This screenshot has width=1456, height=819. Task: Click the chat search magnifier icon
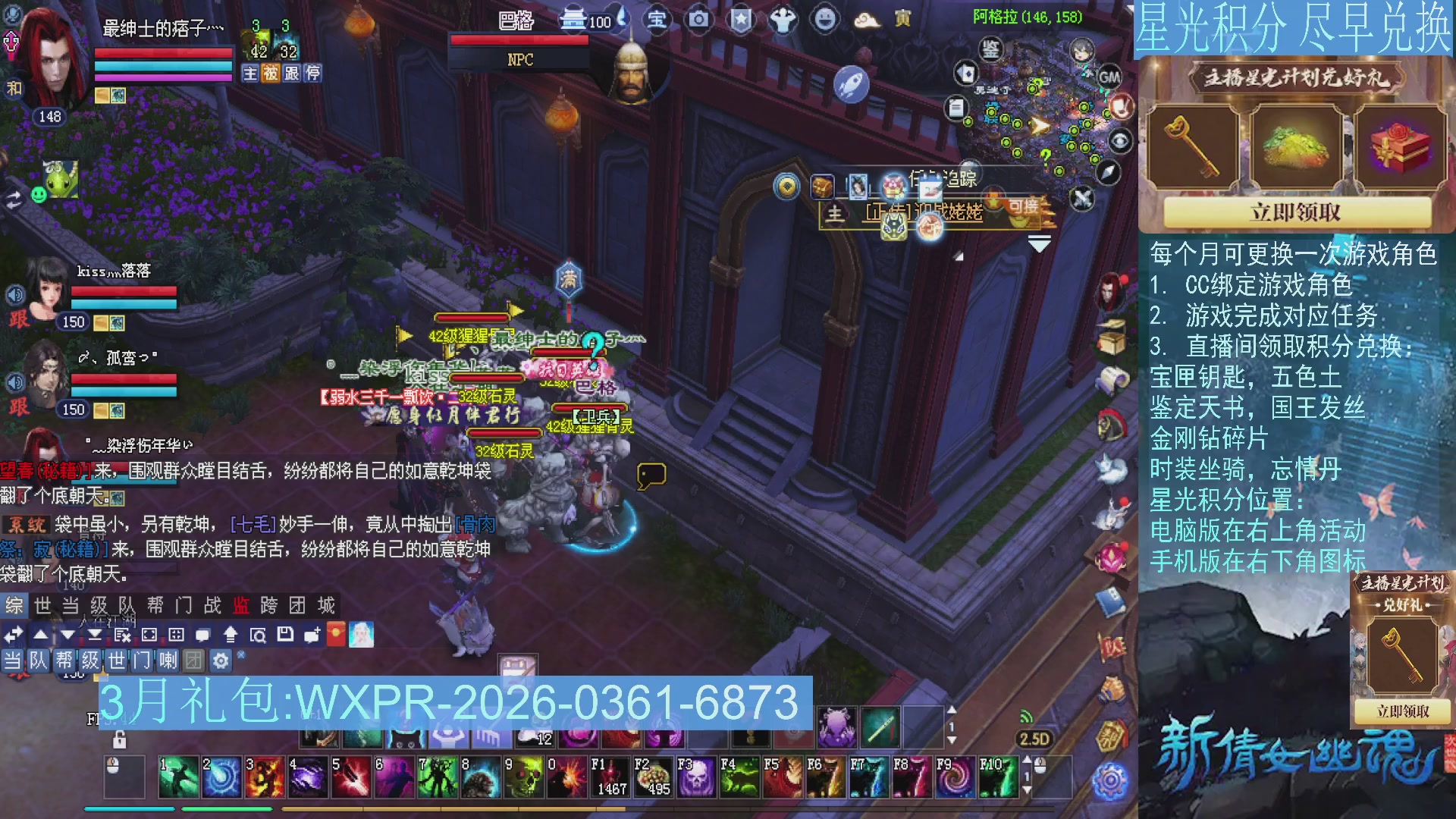(259, 634)
